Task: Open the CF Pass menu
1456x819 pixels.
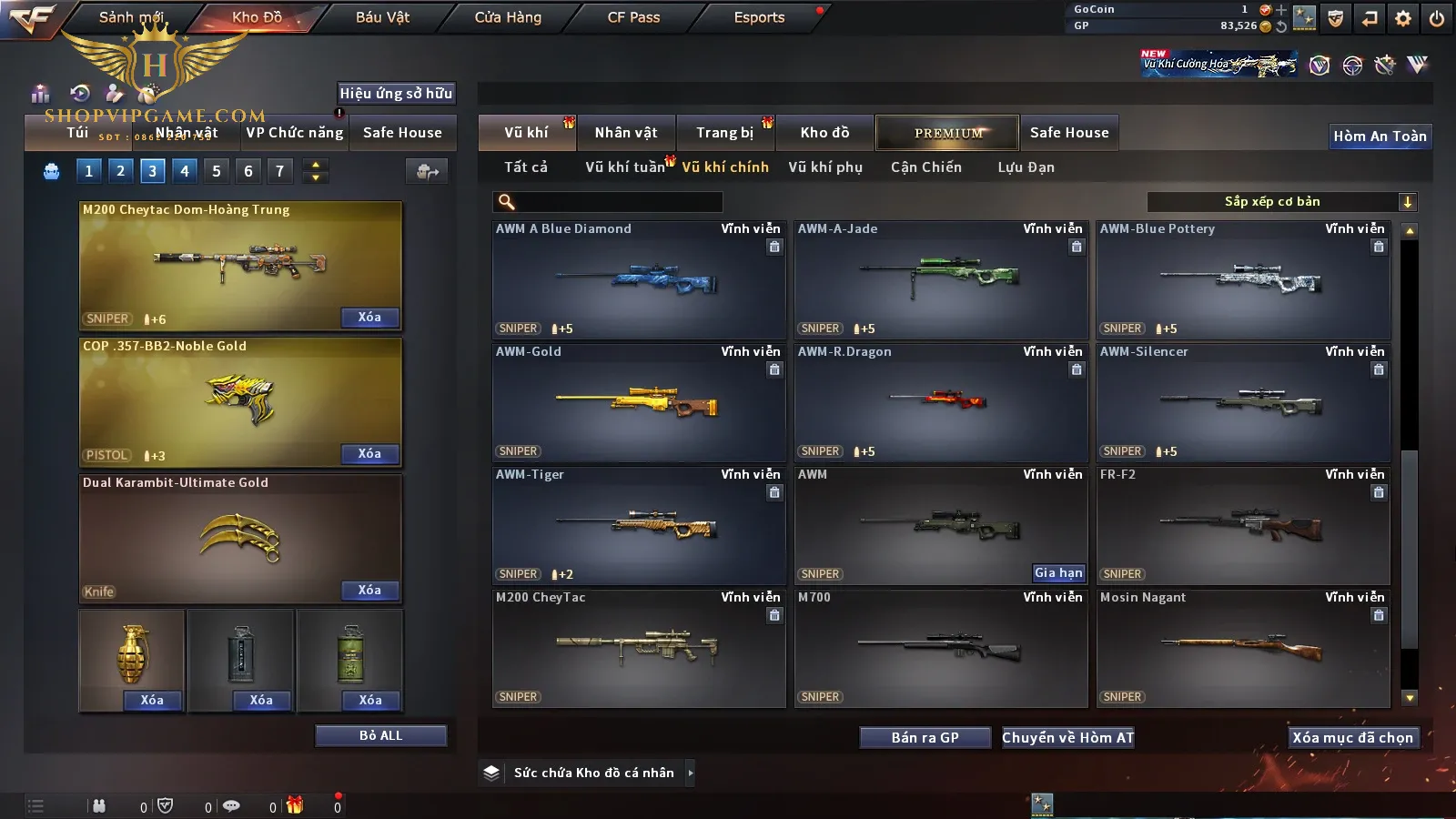Action: 633,17
